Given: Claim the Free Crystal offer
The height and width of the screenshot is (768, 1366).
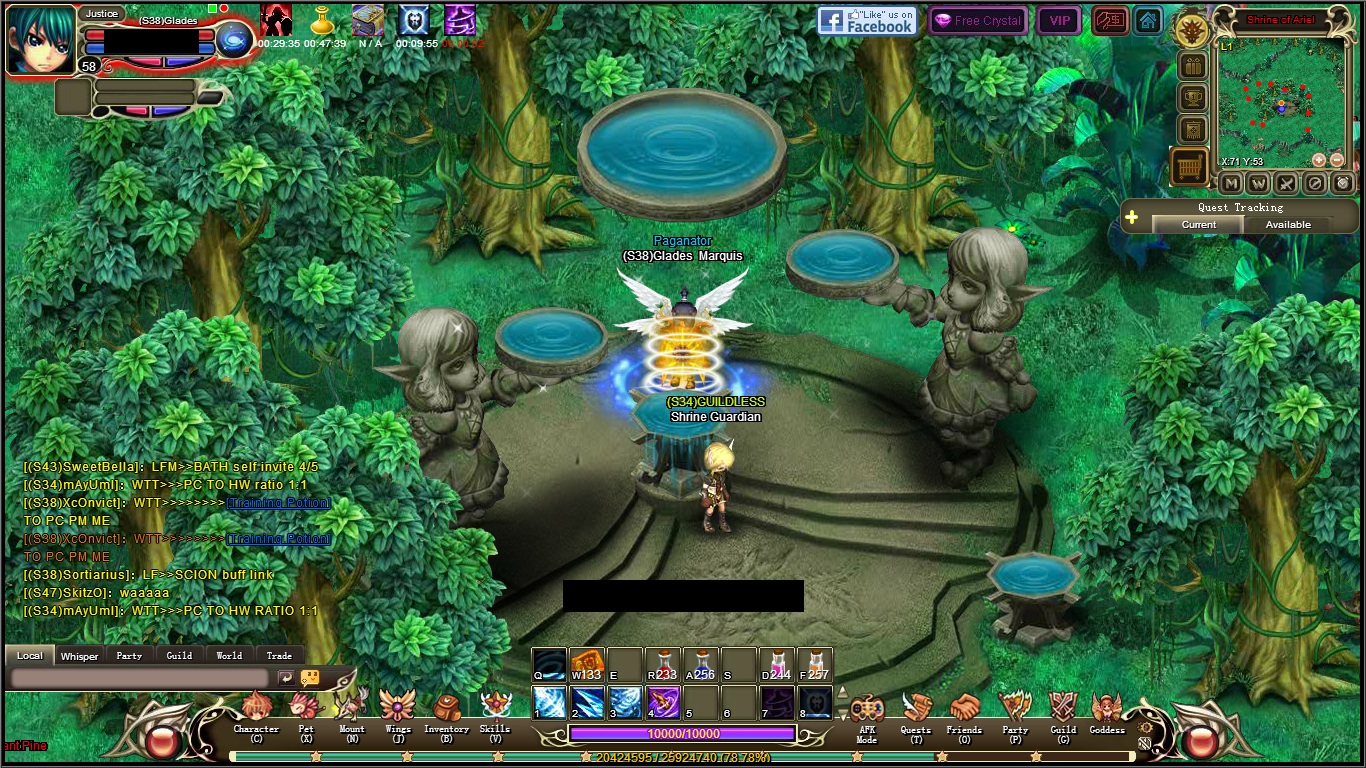Looking at the screenshot, I should pyautogui.click(x=977, y=20).
